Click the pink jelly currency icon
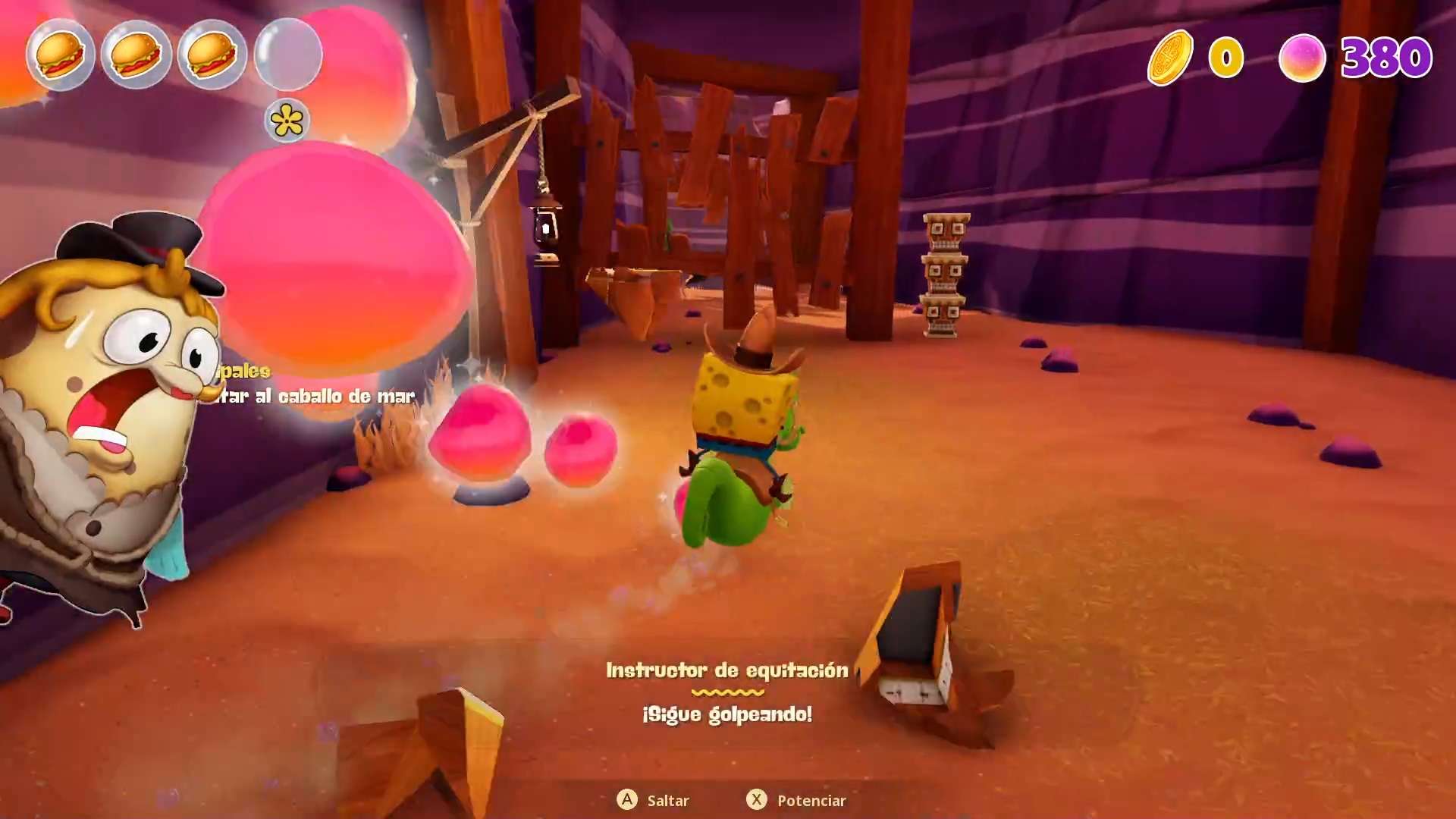The width and height of the screenshot is (1456, 819). point(1302,58)
